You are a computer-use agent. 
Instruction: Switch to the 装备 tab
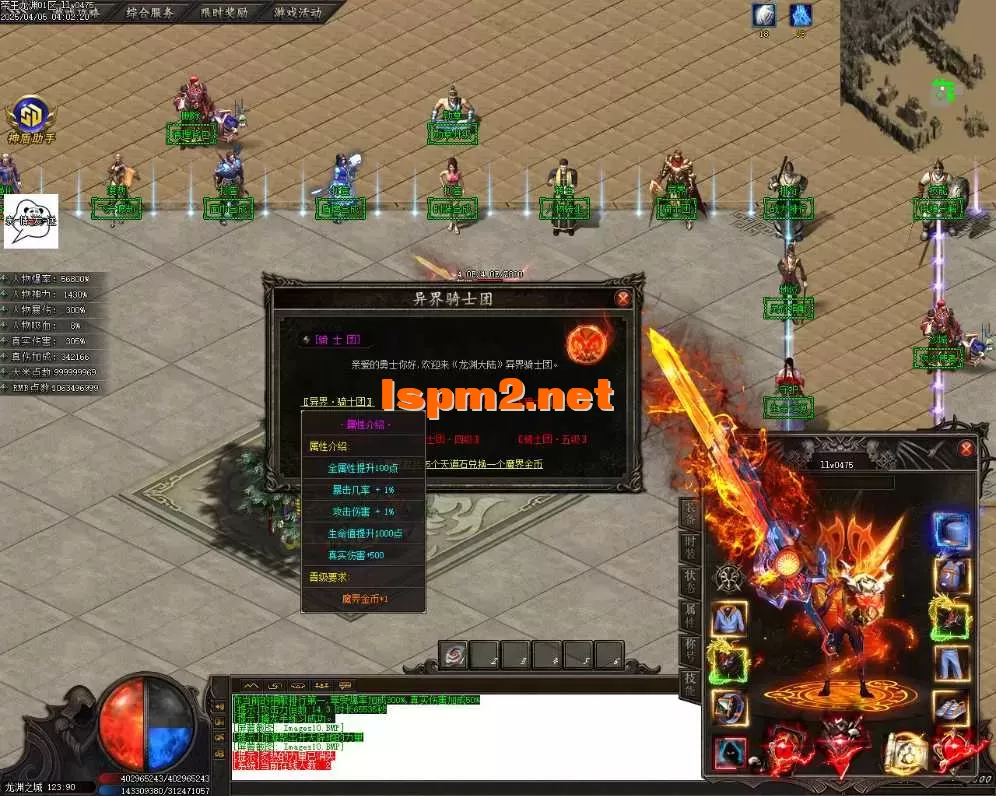(690, 512)
